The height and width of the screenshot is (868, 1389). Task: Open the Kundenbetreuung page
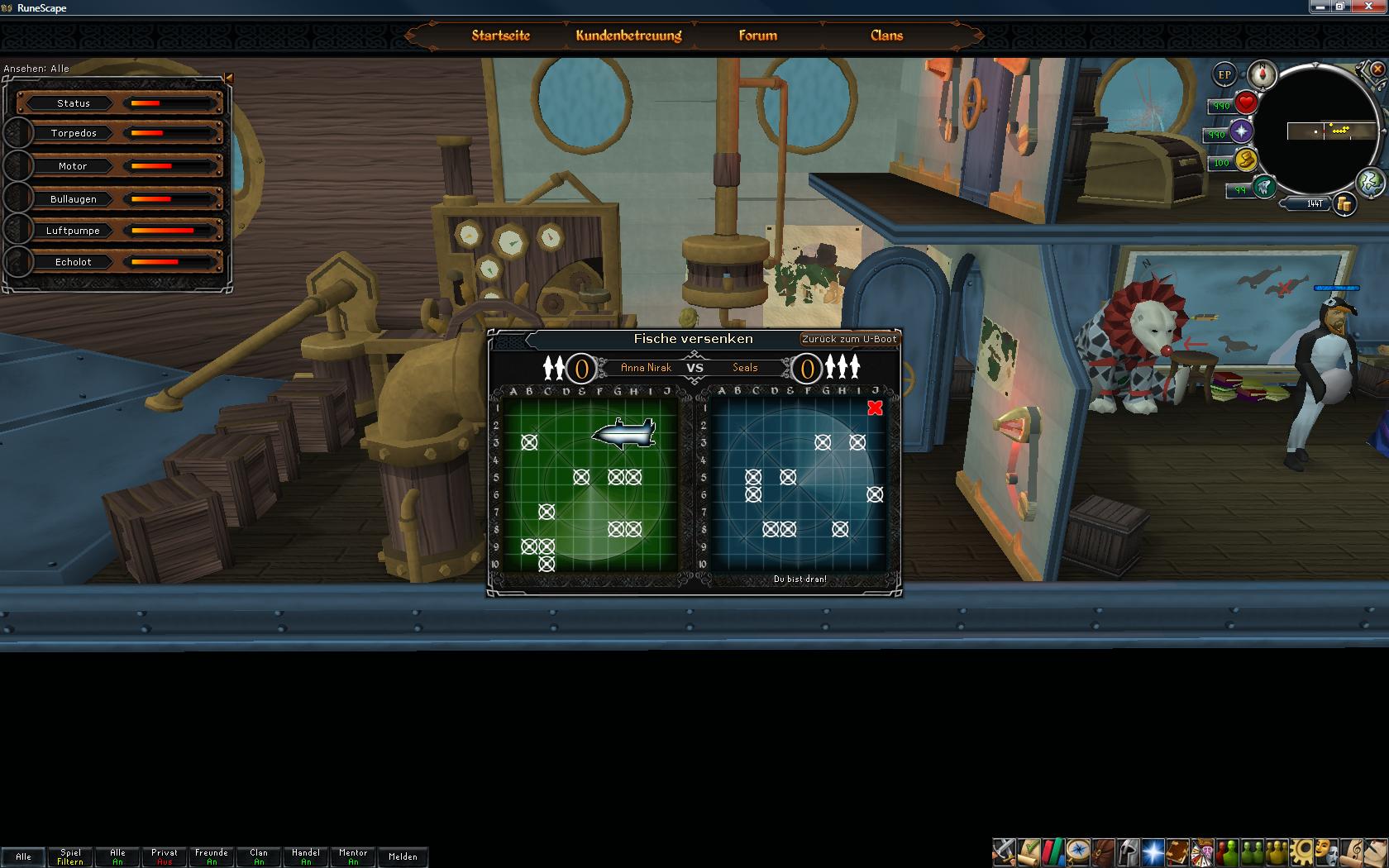[628, 36]
